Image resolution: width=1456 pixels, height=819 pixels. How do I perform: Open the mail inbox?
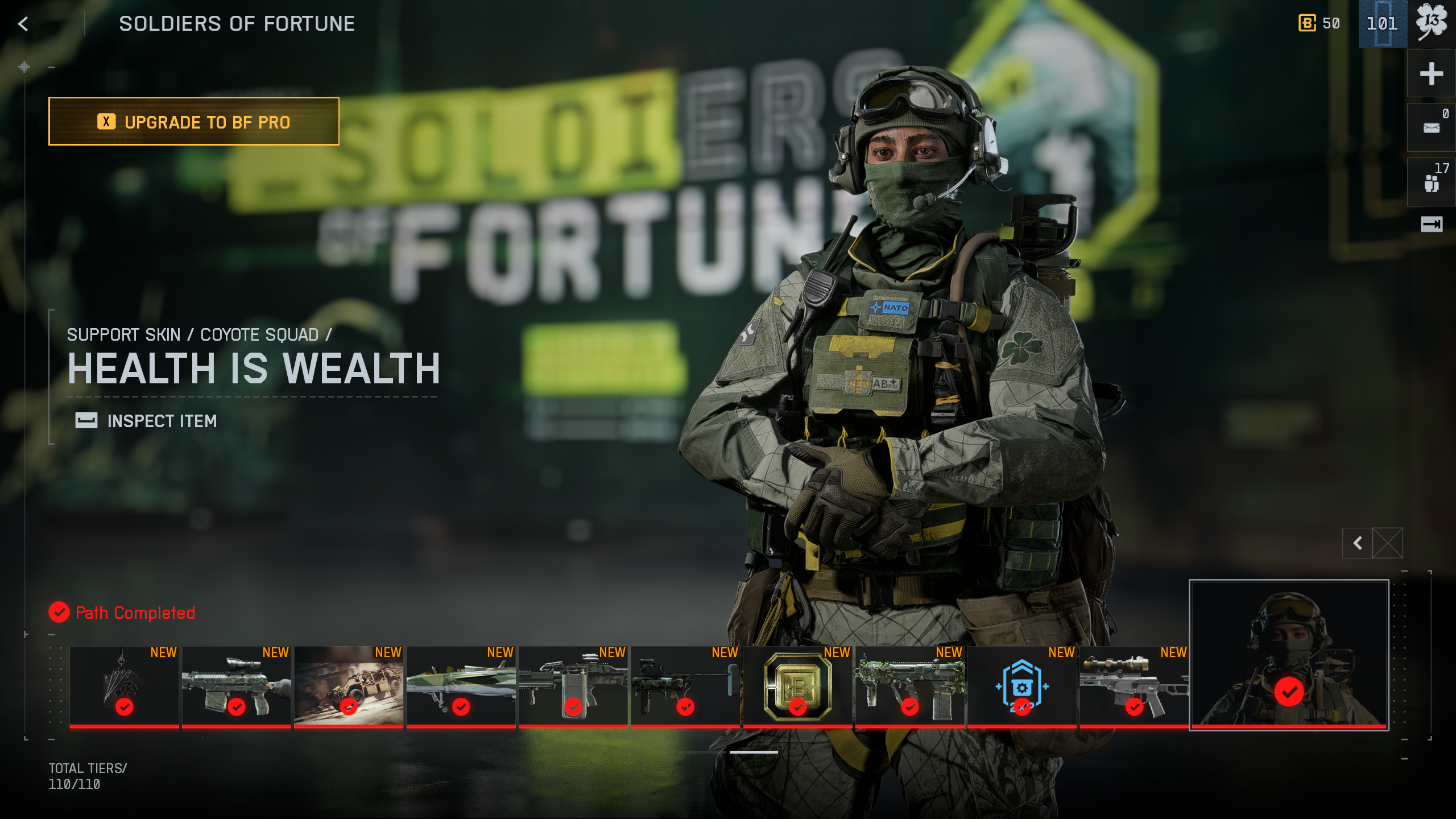(x=1432, y=127)
